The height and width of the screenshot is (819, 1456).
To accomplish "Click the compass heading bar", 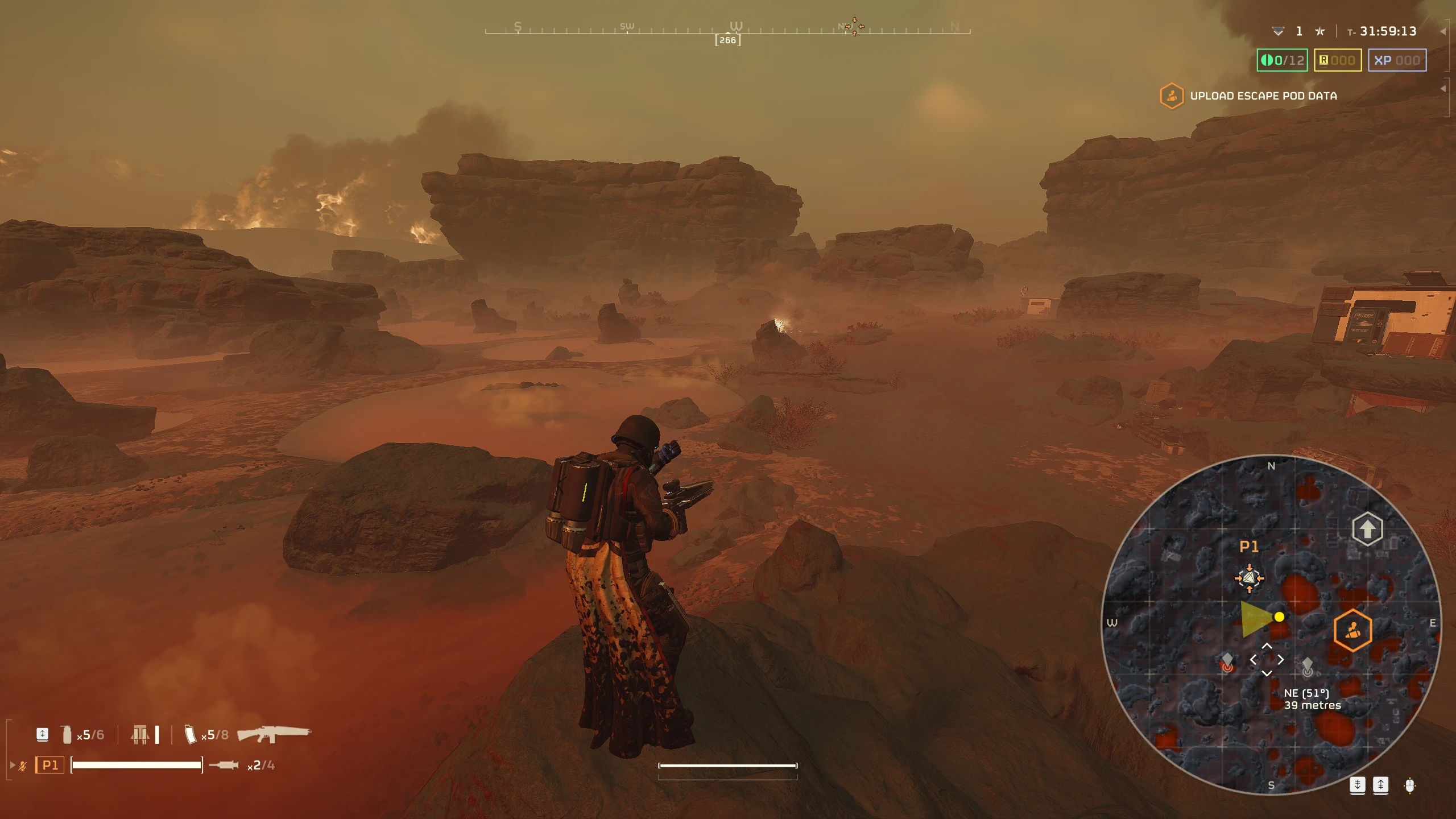I will point(727,30).
